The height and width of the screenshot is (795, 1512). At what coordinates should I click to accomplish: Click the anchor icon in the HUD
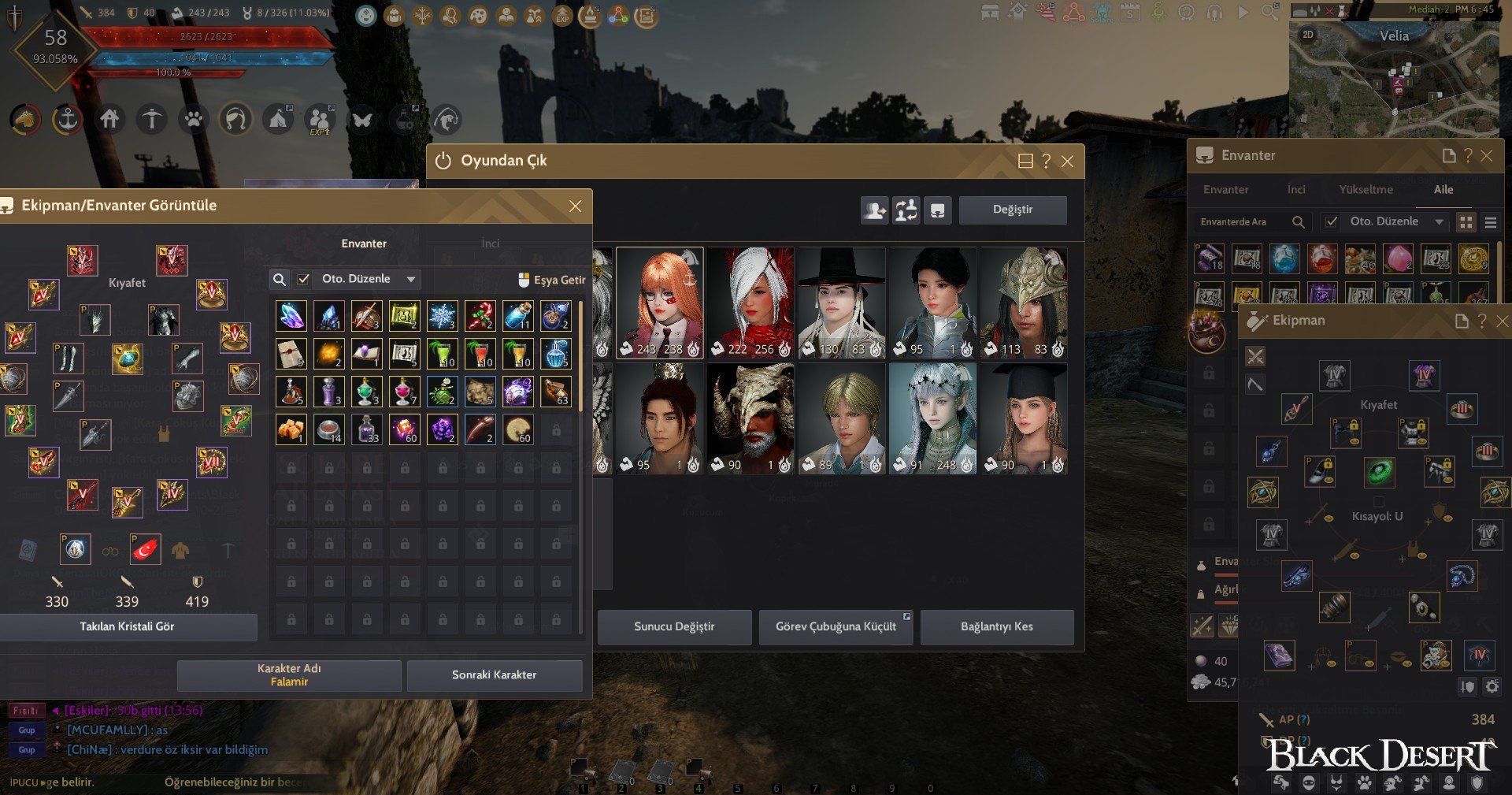[68, 120]
